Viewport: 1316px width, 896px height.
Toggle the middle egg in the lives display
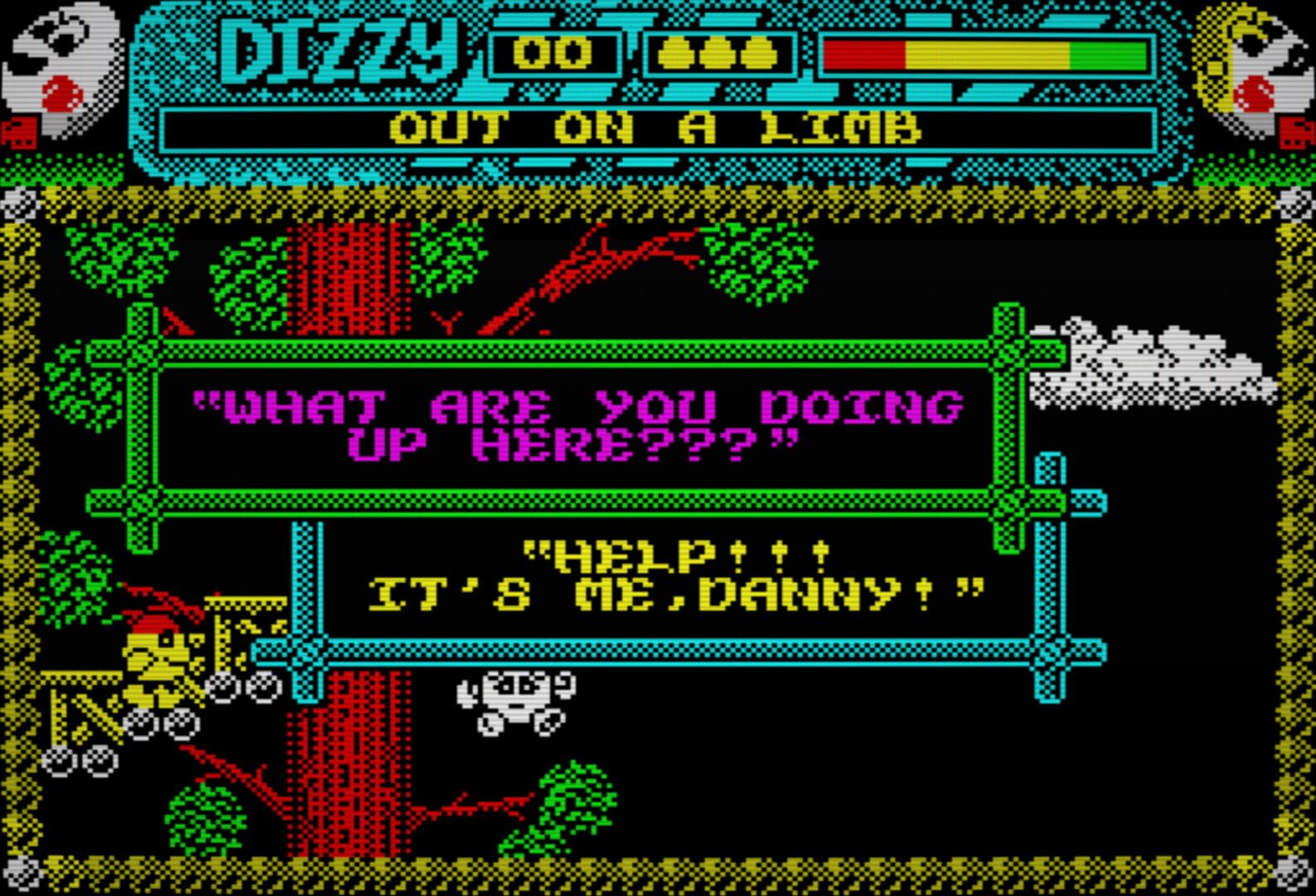(x=715, y=54)
